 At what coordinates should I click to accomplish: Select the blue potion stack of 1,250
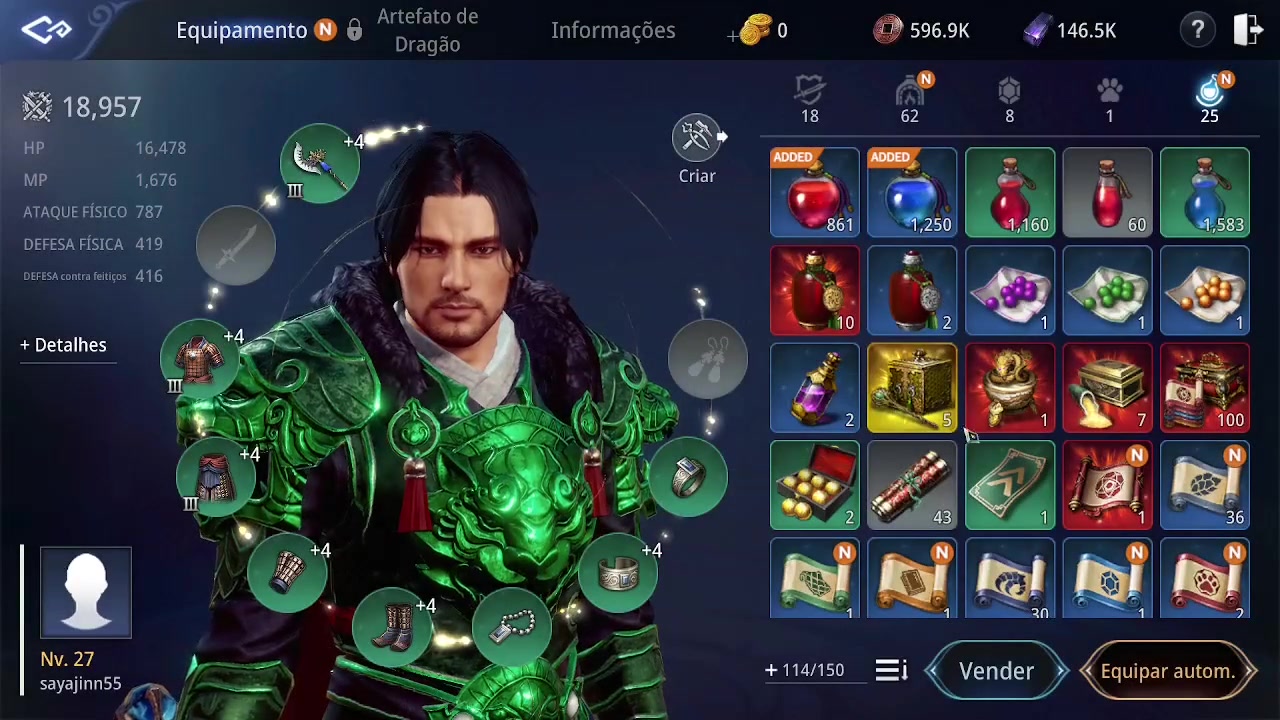click(x=912, y=193)
